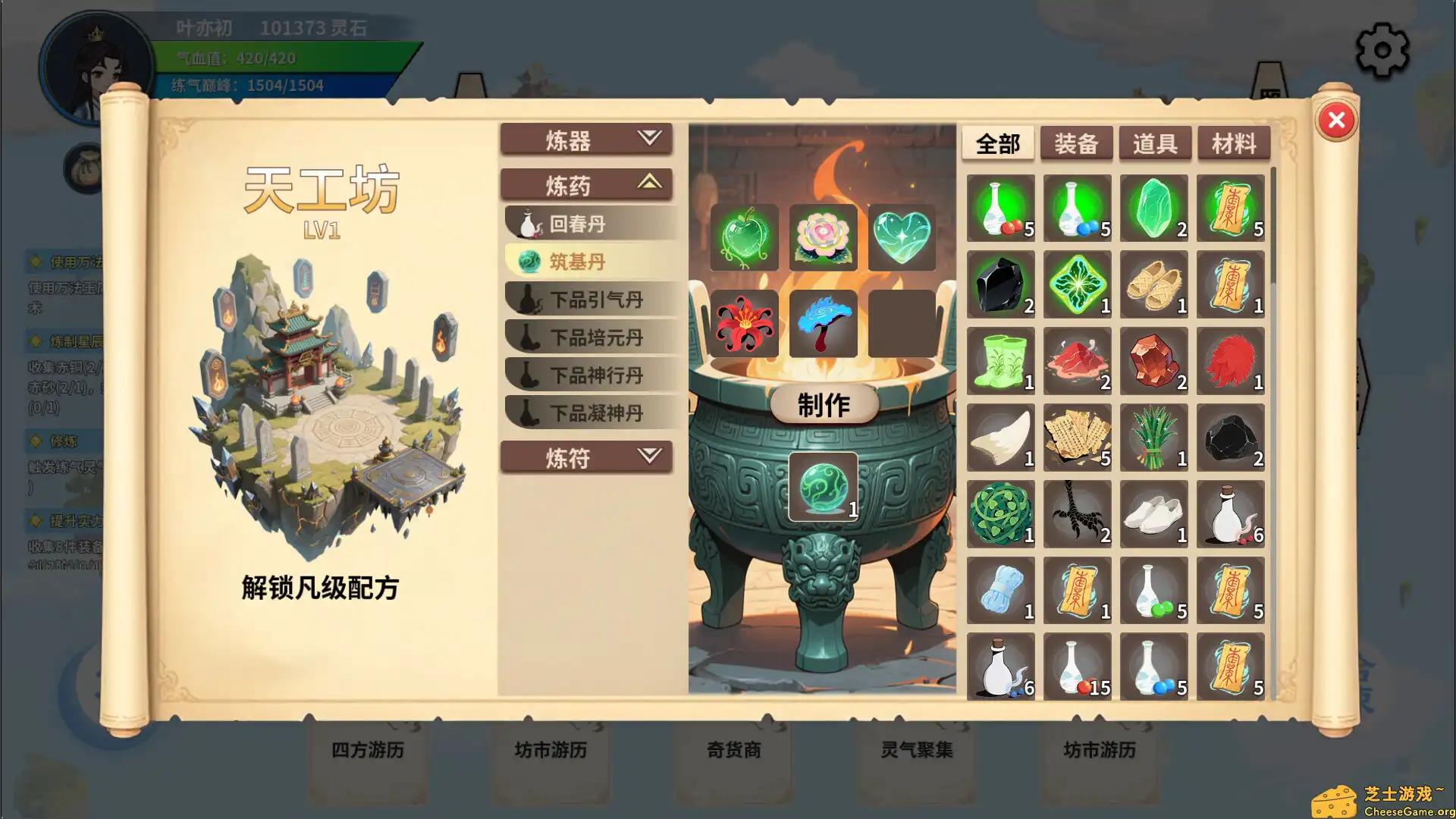Click the blue mushroom ingredient
Viewport: 1456px width, 819px height.
tap(824, 325)
